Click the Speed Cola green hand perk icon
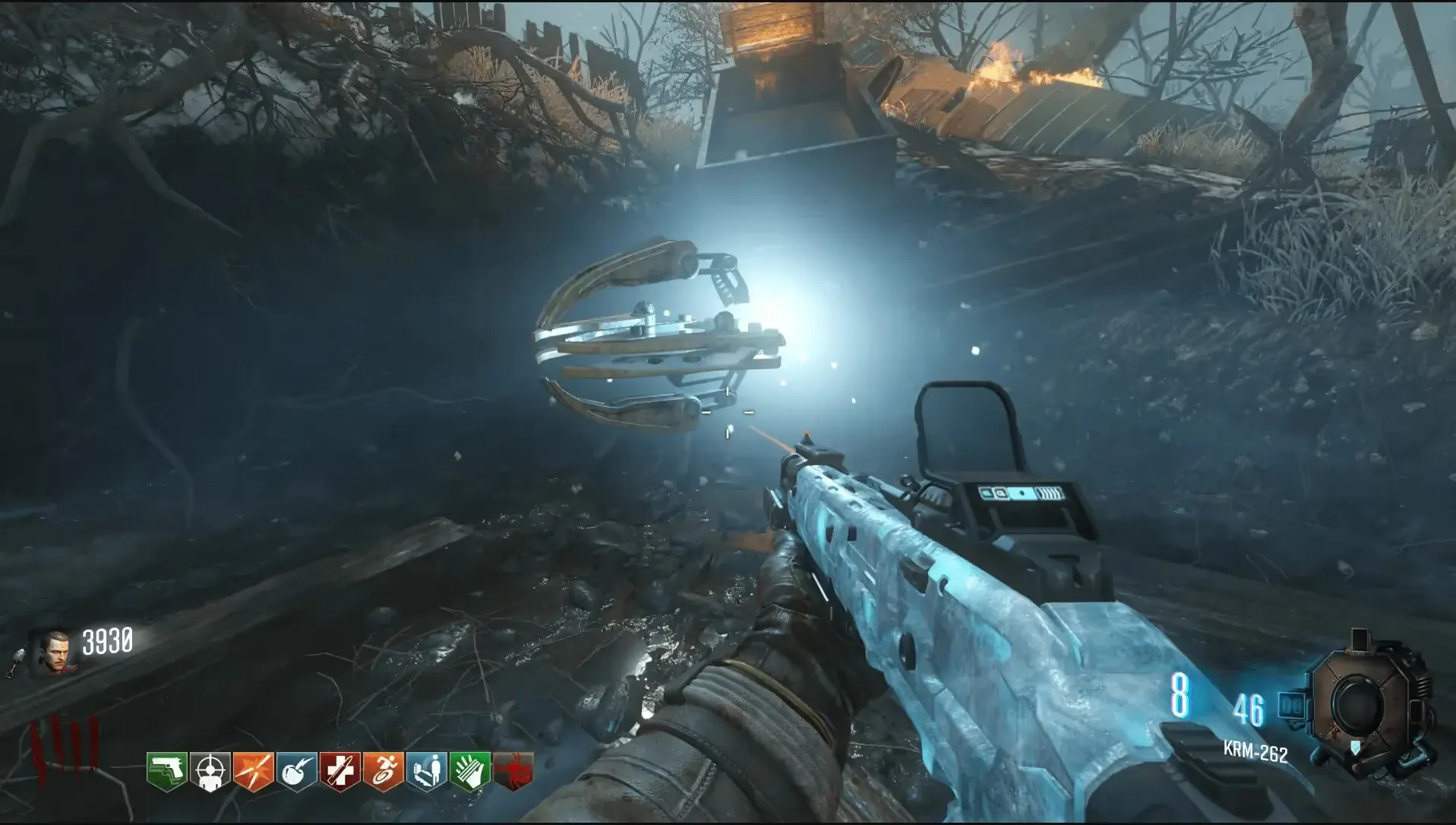This screenshot has width=1456, height=825. coord(469,772)
